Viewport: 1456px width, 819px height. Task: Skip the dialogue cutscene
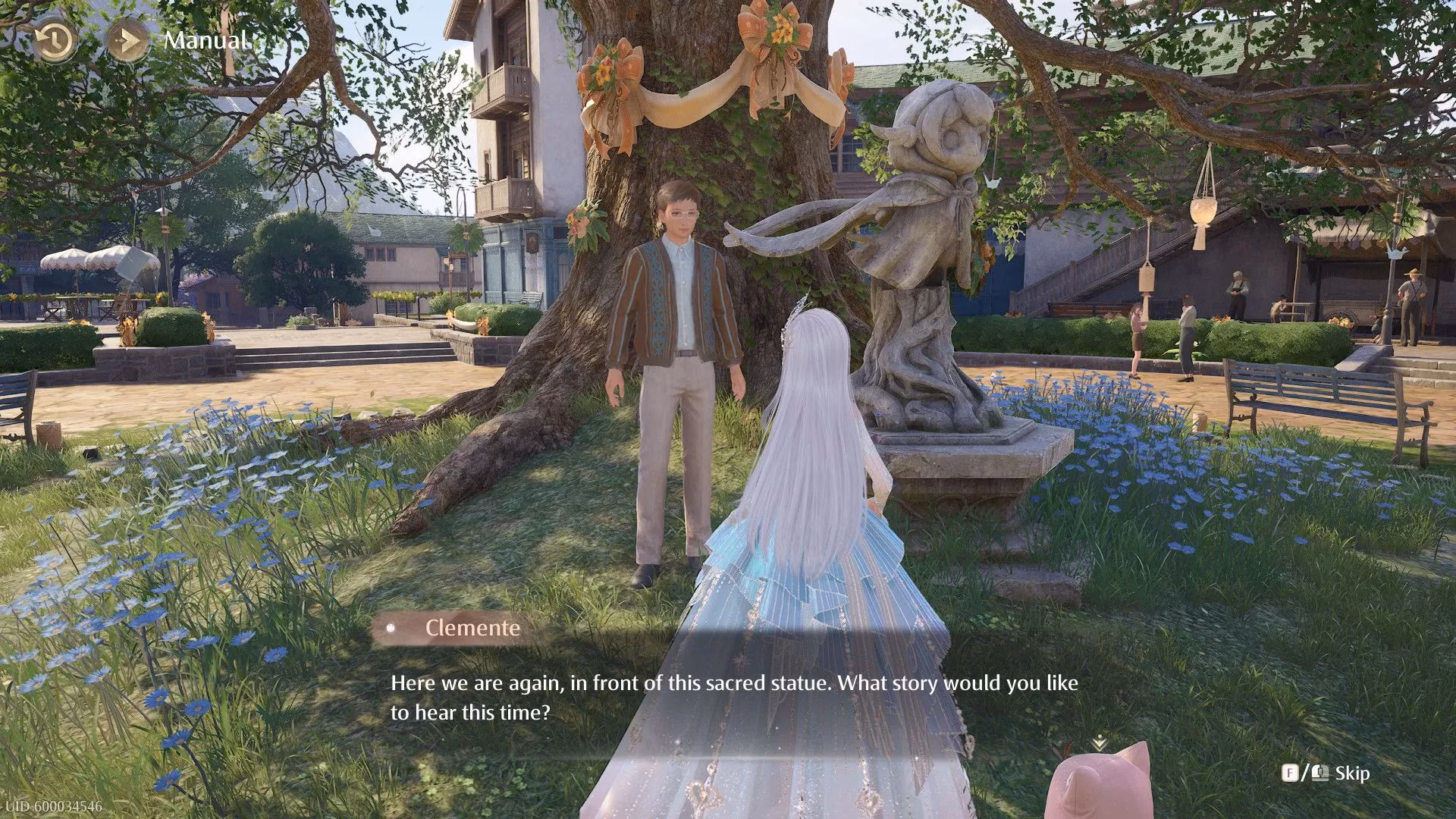click(x=1326, y=773)
